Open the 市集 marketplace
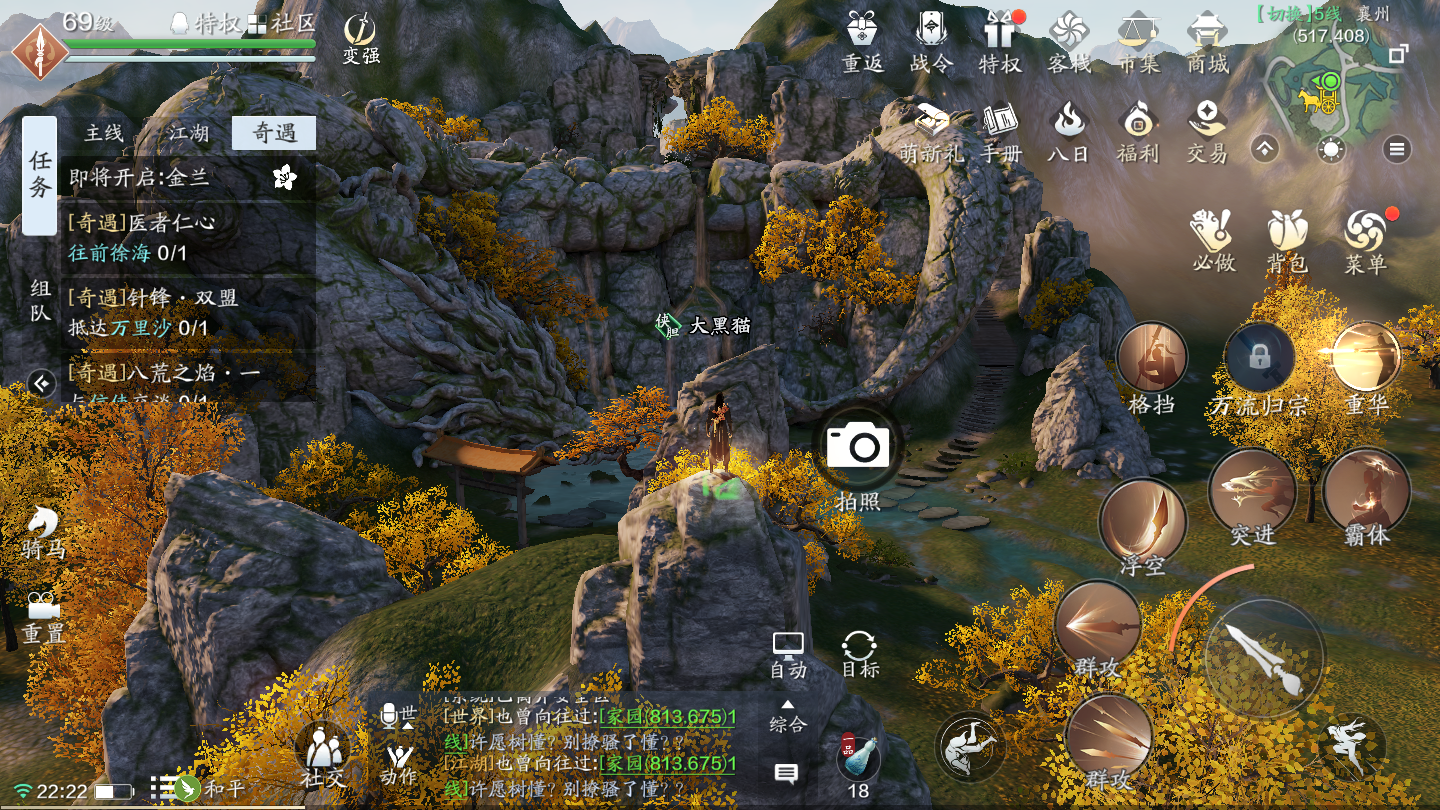The height and width of the screenshot is (810, 1440). pos(1137,40)
